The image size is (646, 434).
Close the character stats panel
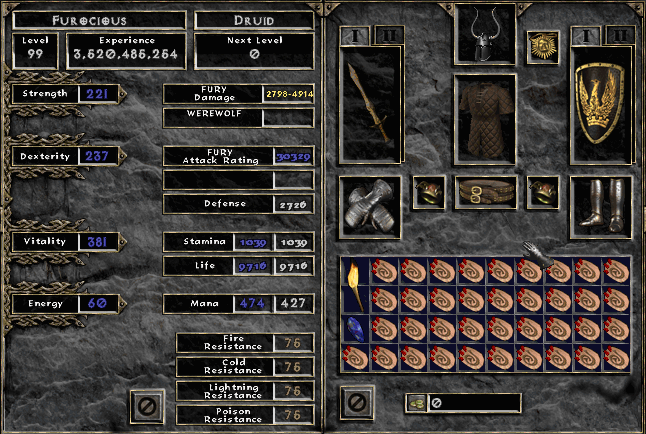147,405
